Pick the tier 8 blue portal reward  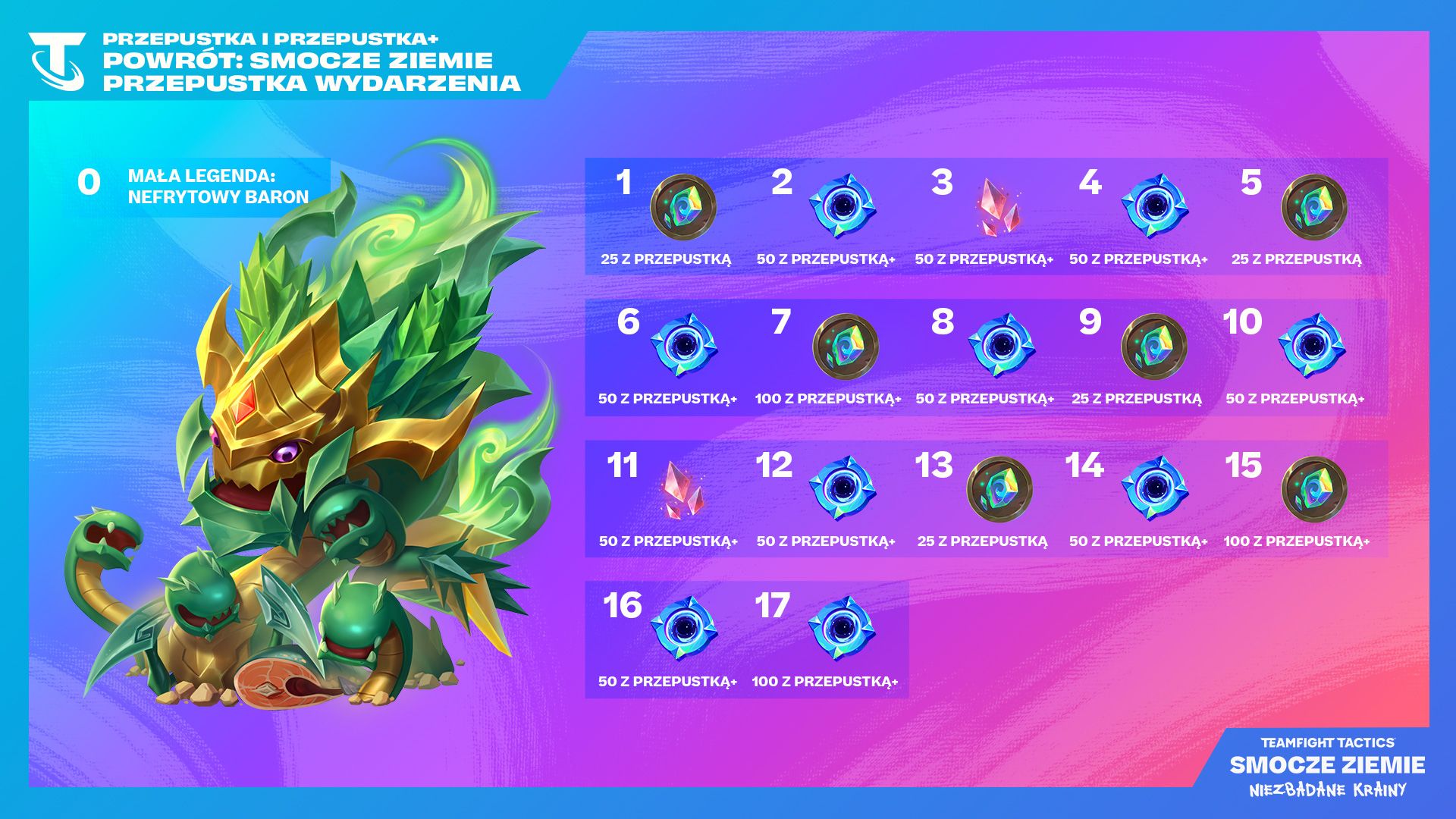[x=1001, y=346]
